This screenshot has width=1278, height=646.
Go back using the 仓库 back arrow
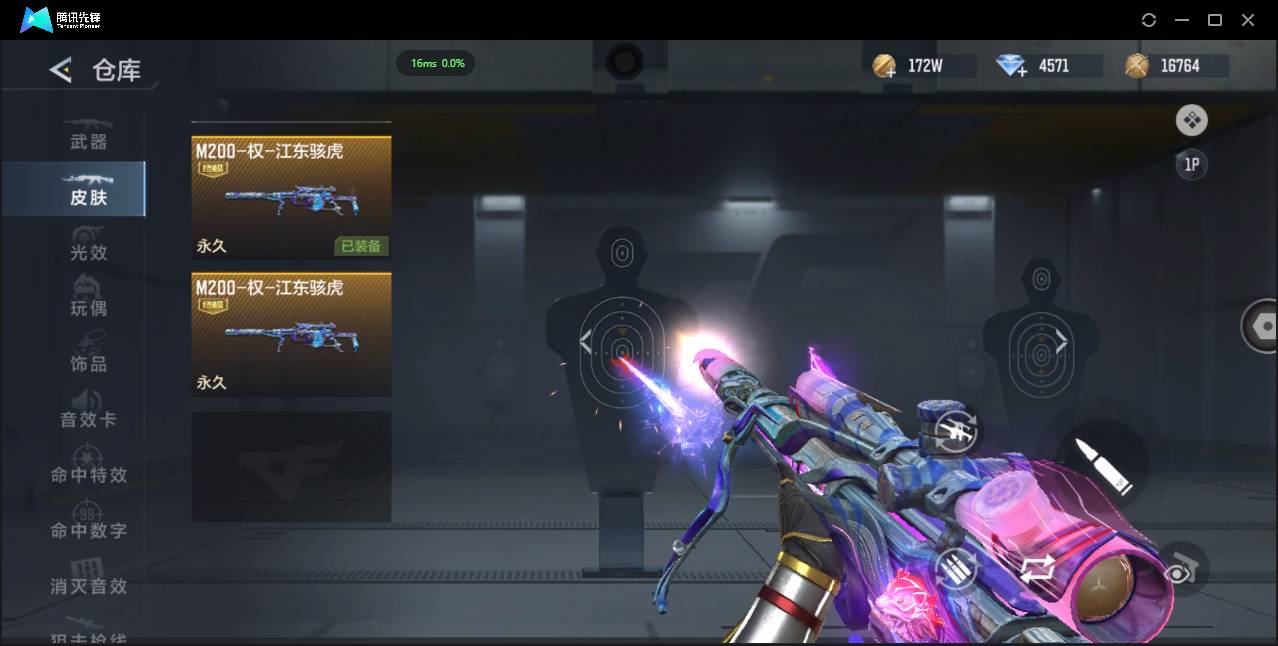(61, 70)
